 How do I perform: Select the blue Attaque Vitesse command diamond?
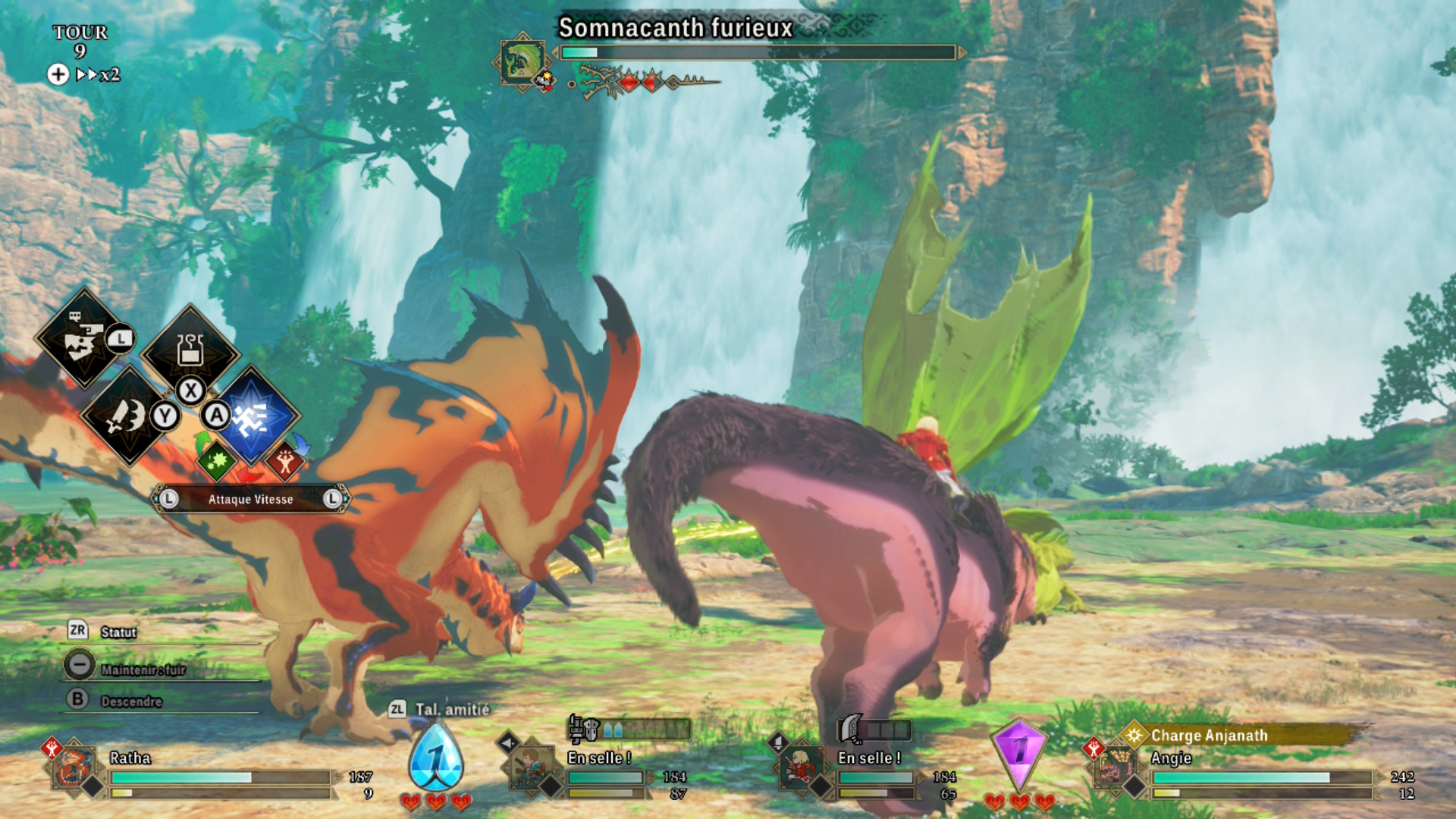pyautogui.click(x=252, y=416)
